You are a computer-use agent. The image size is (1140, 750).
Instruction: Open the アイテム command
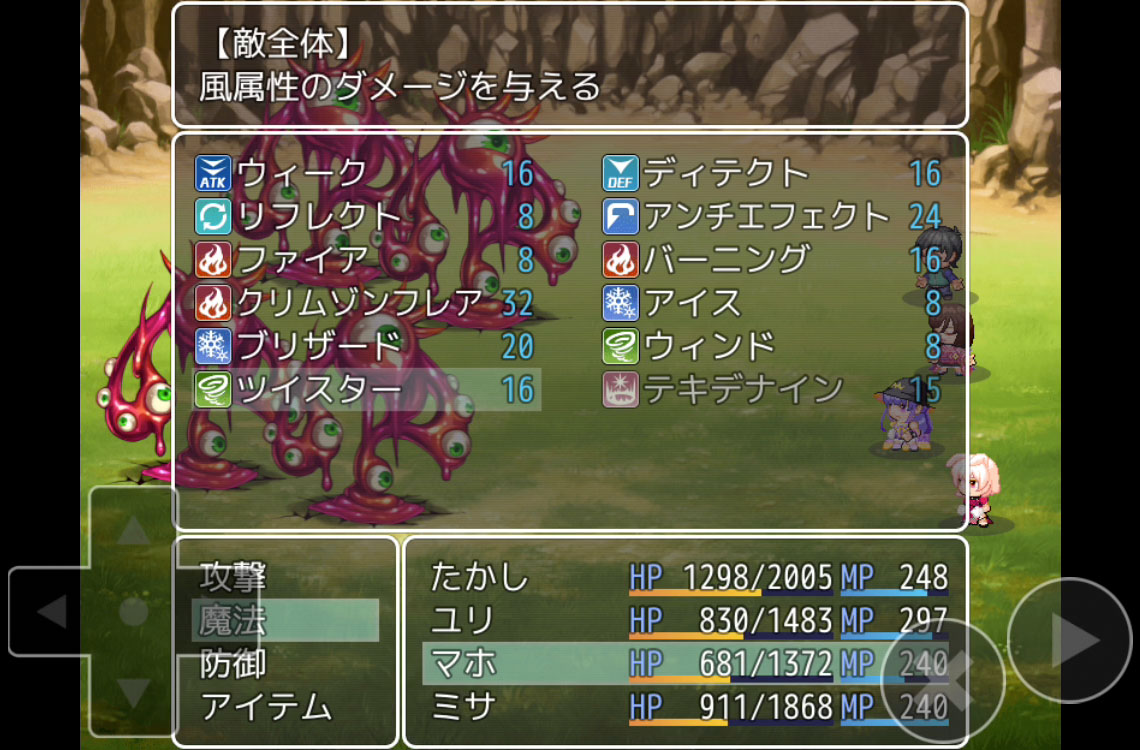coord(284,707)
